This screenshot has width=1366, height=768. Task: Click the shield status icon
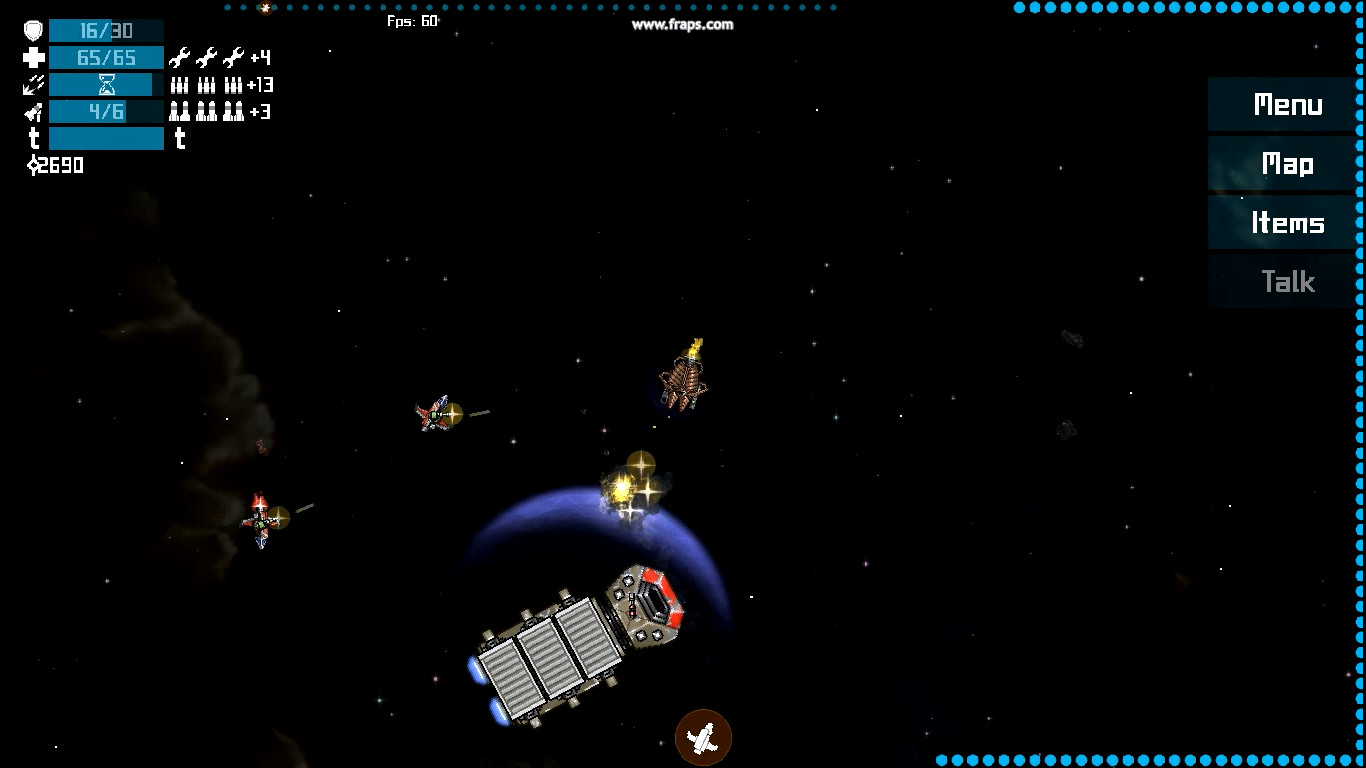pos(33,30)
